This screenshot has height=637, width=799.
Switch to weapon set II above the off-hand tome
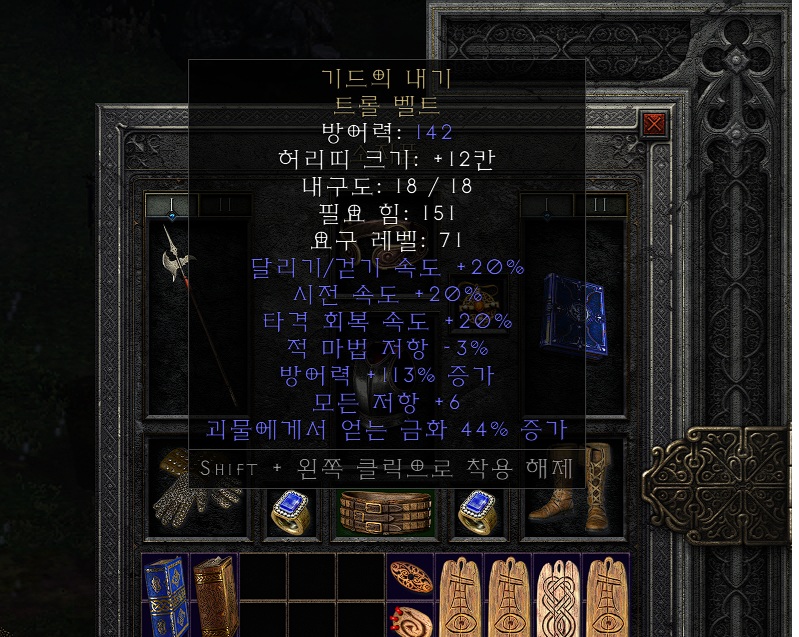click(x=601, y=205)
